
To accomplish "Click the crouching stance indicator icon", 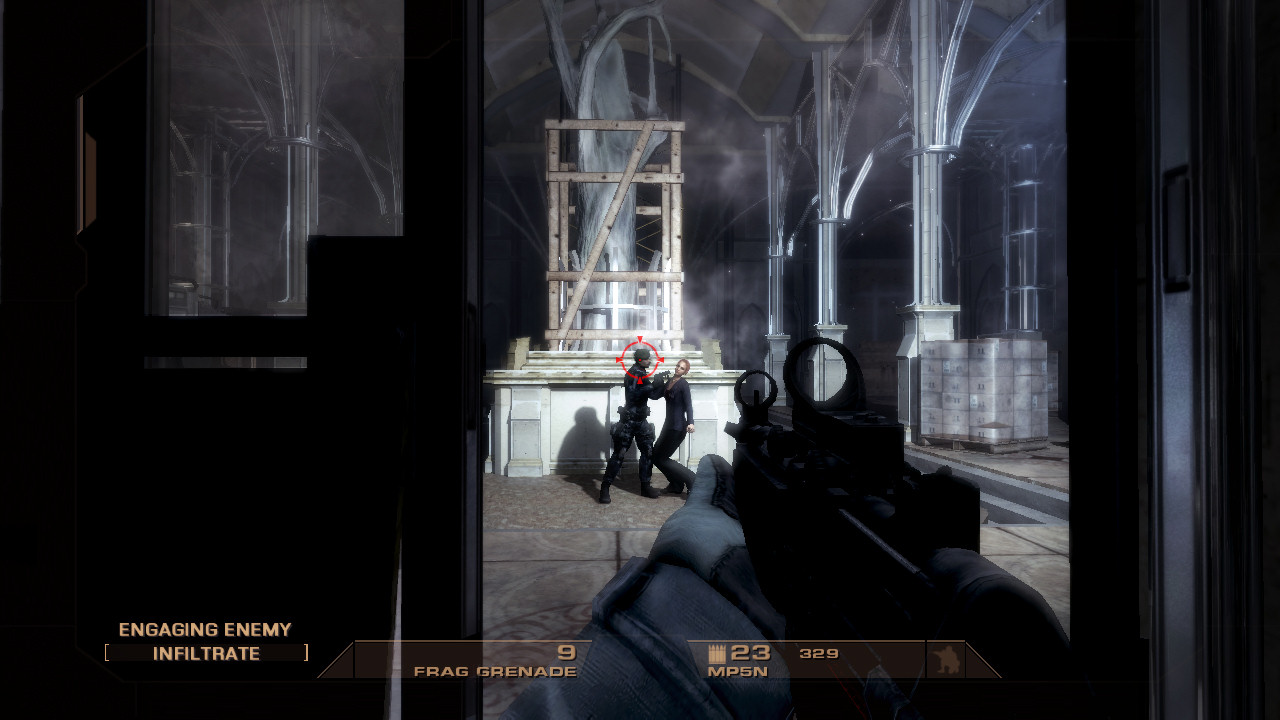I will coord(948,660).
